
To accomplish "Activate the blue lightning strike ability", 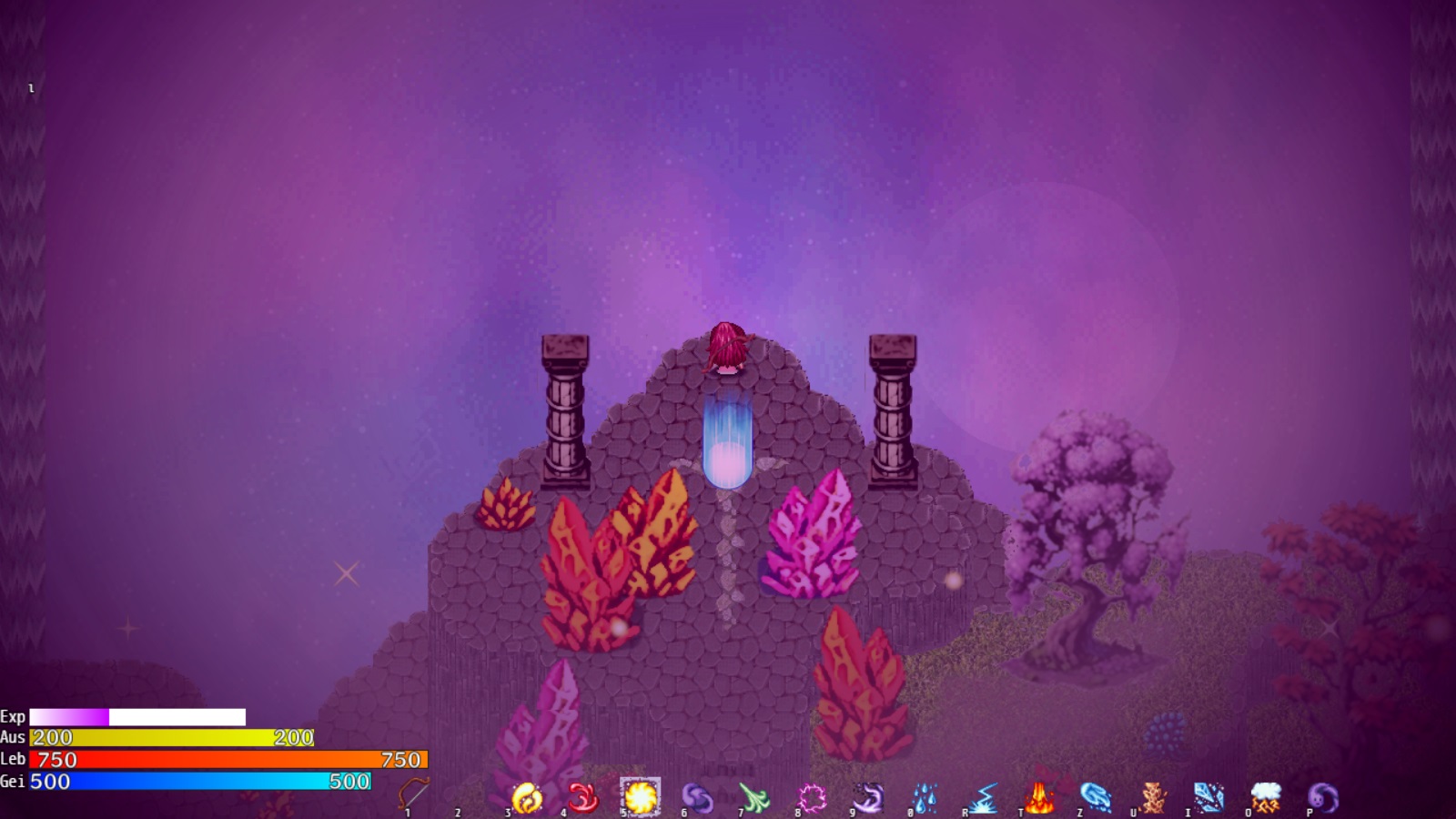I will pyautogui.click(x=983, y=798).
